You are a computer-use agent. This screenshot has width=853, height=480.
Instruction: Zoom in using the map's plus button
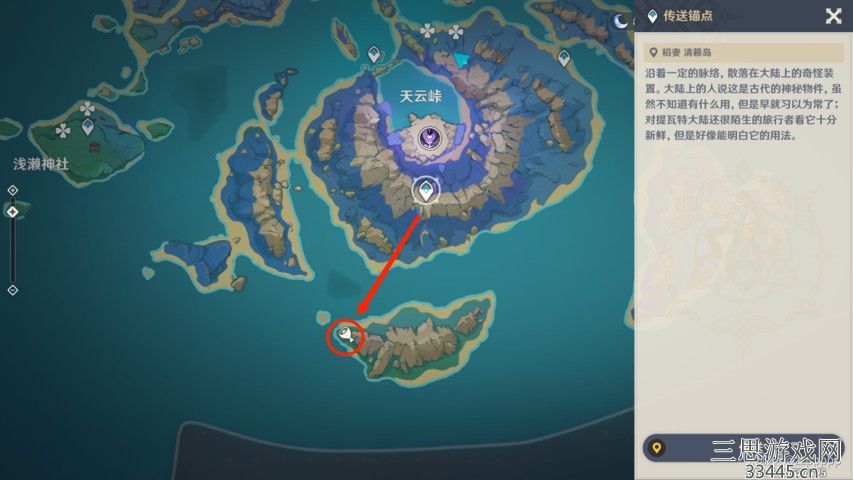click(12, 189)
